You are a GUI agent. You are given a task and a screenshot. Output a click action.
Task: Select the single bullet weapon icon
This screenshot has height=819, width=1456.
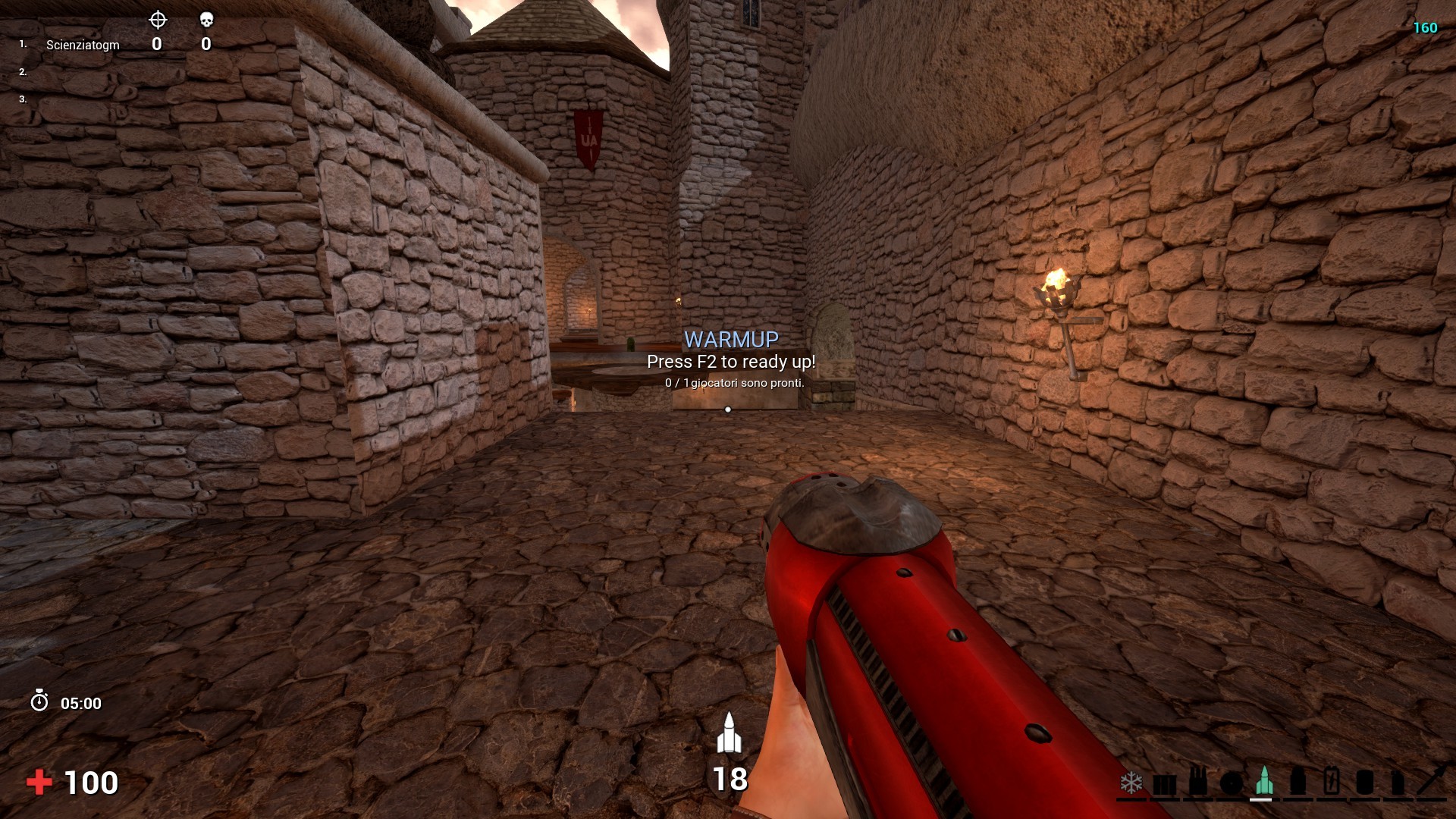pos(1298,781)
